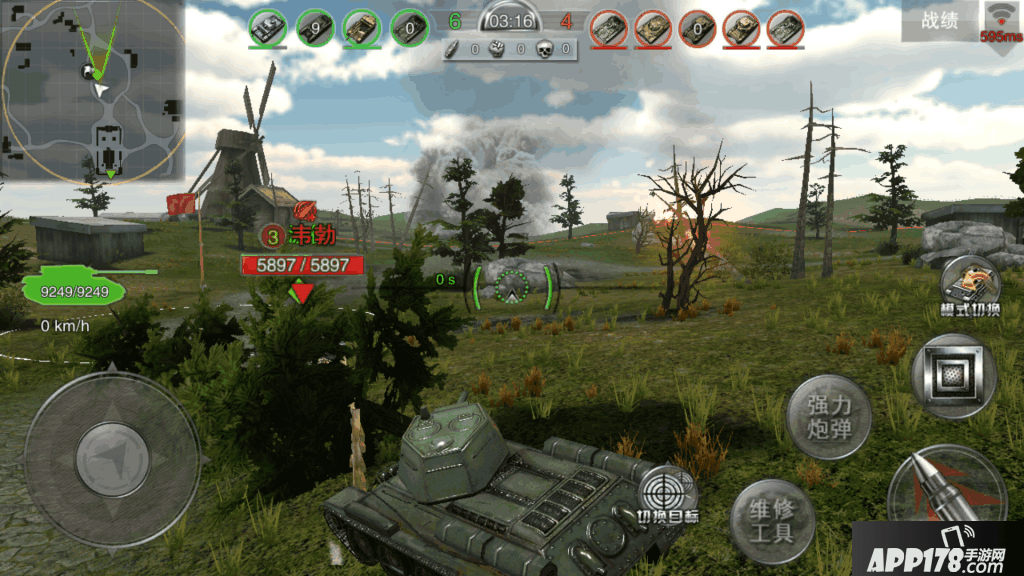1024x576 pixels.
Task: Open the 战绩 scoreboard button
Action: point(939,21)
